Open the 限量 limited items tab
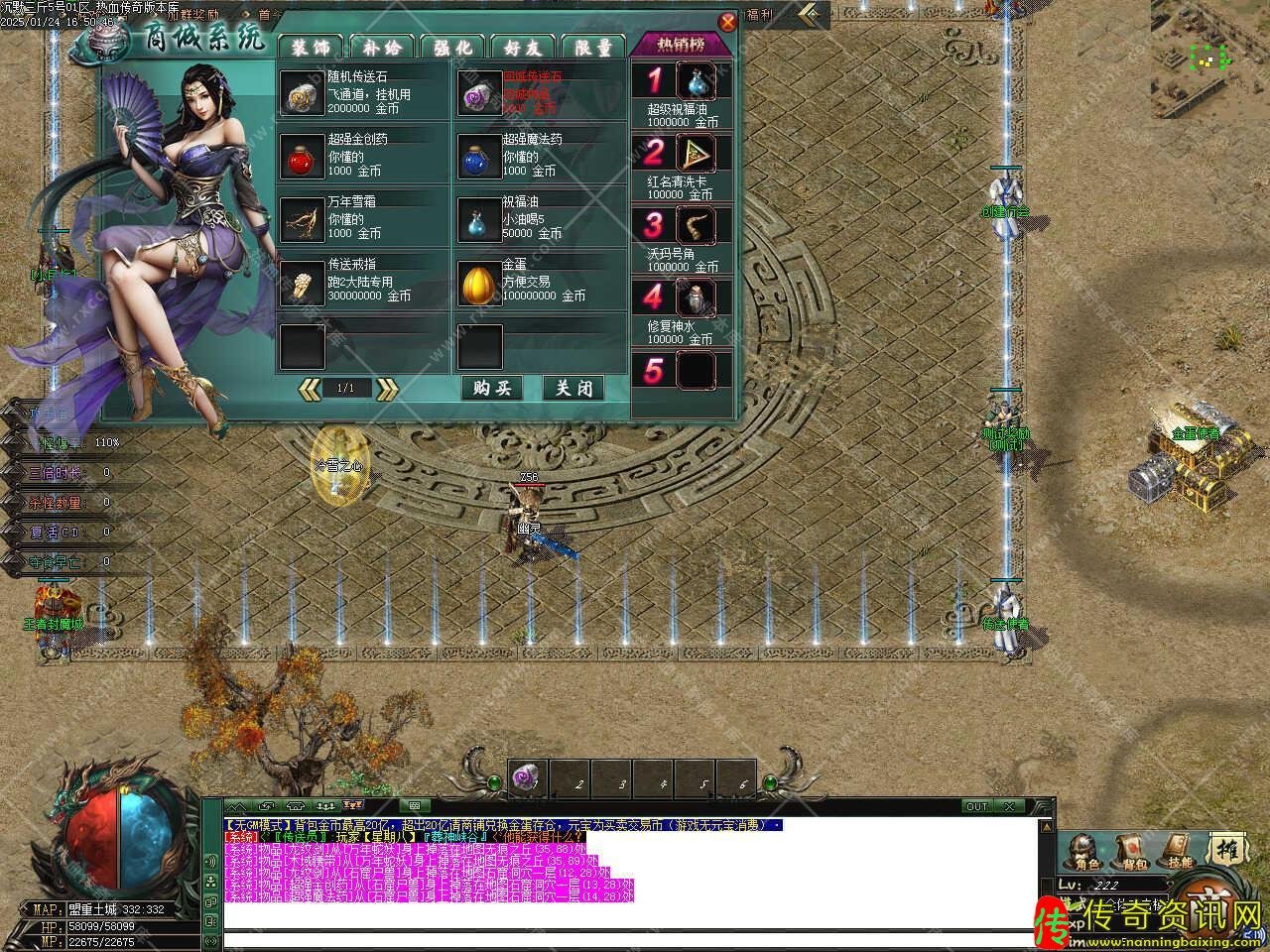This screenshot has width=1270, height=952. coord(593,47)
